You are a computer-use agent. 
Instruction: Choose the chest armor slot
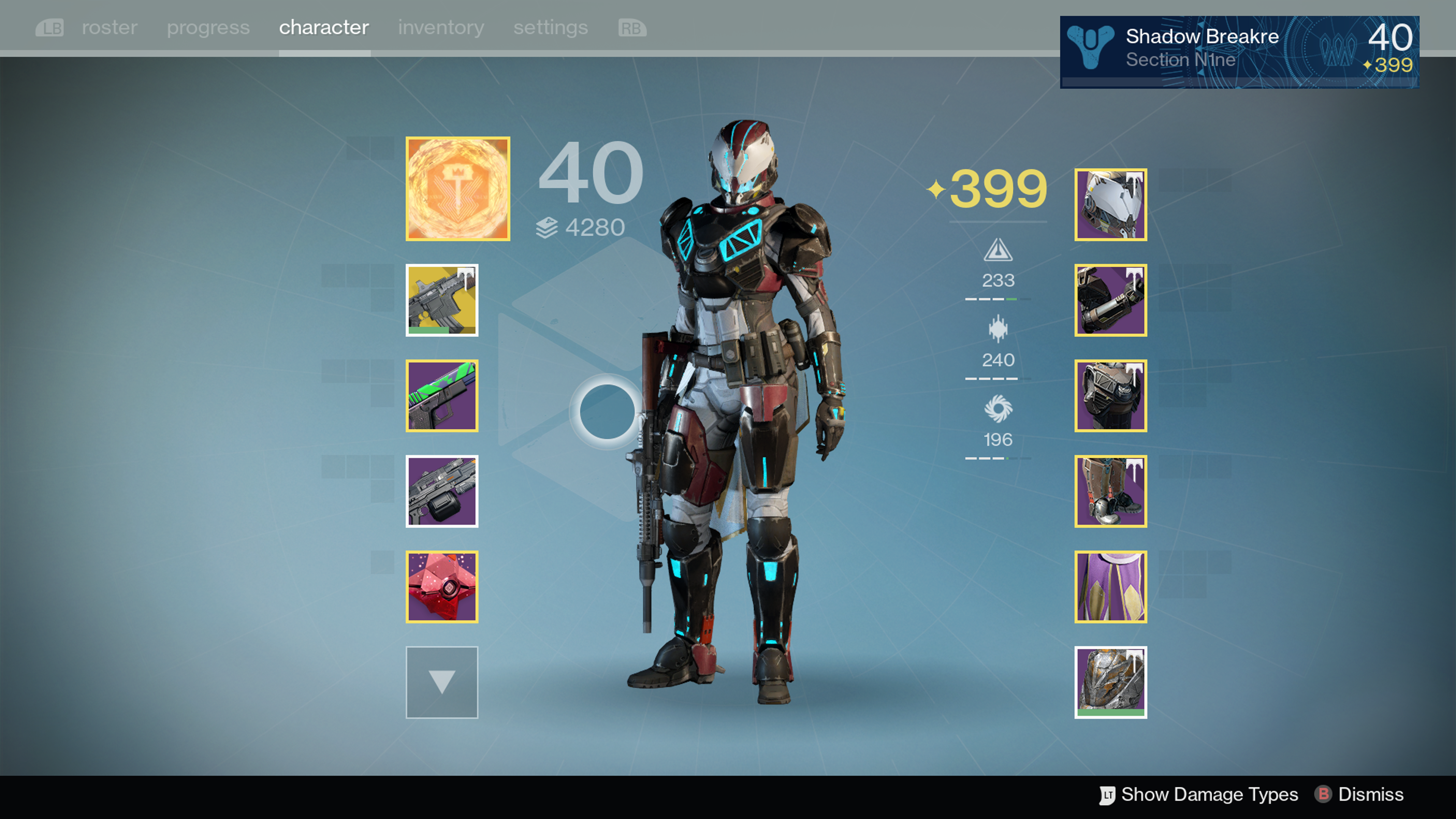[1111, 395]
